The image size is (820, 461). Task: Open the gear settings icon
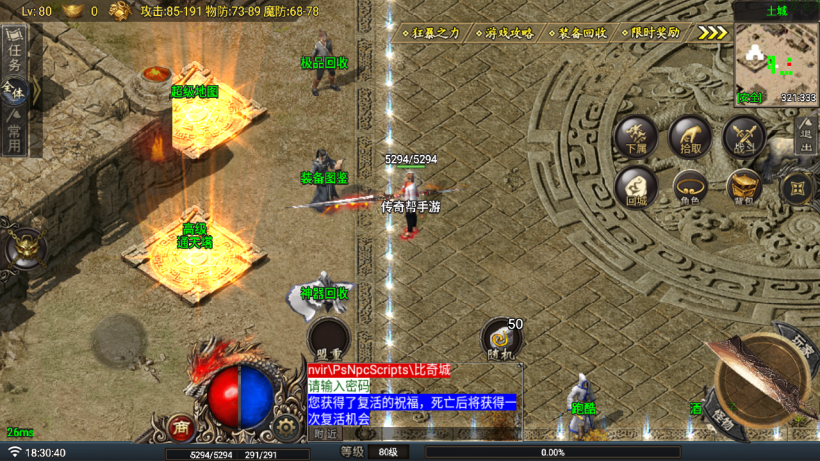coord(287,426)
